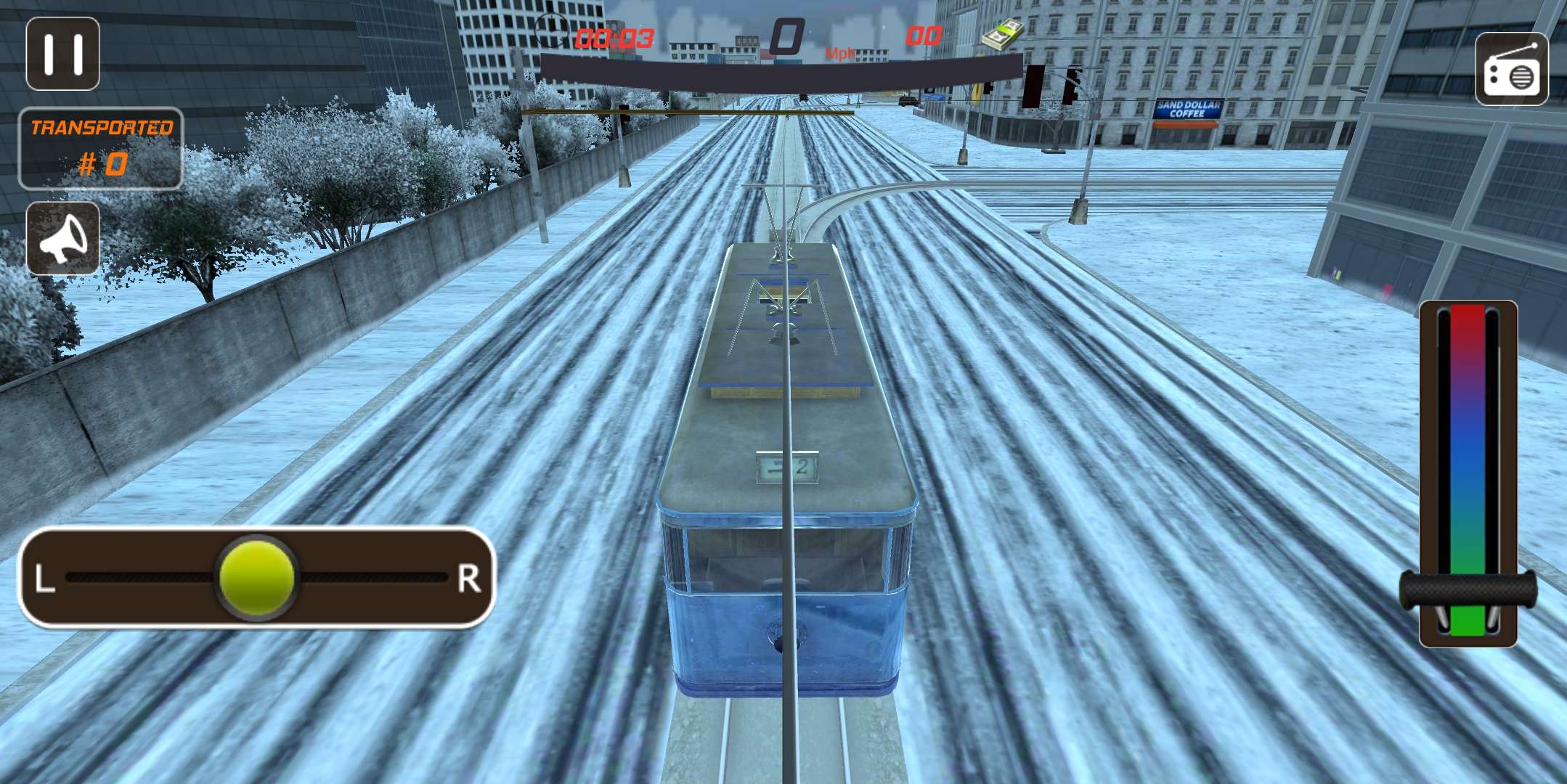This screenshot has width=1567, height=784.
Task: Open the radio button
Action: pos(1511,69)
